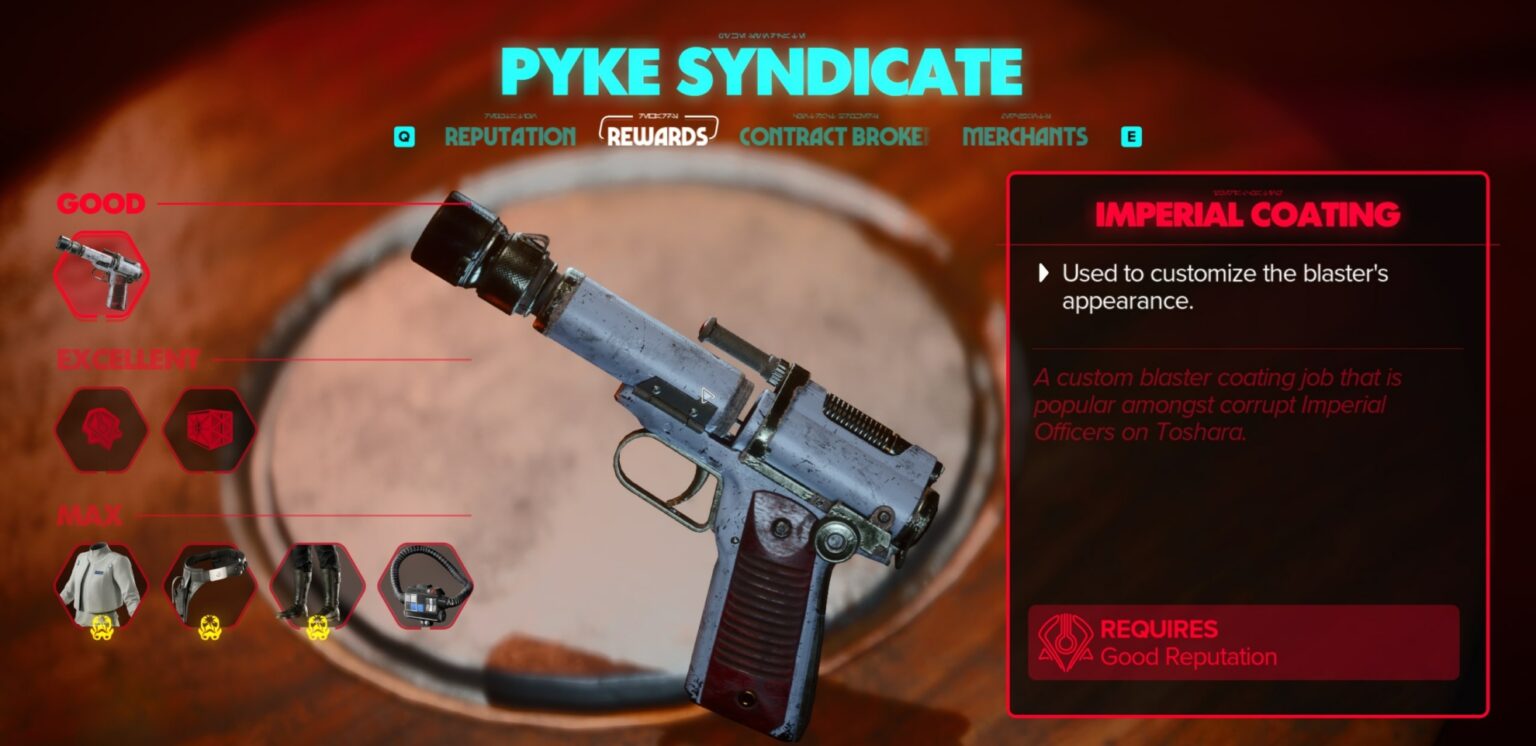Click the yellow trooper helmet badge below the jacket

point(103,628)
